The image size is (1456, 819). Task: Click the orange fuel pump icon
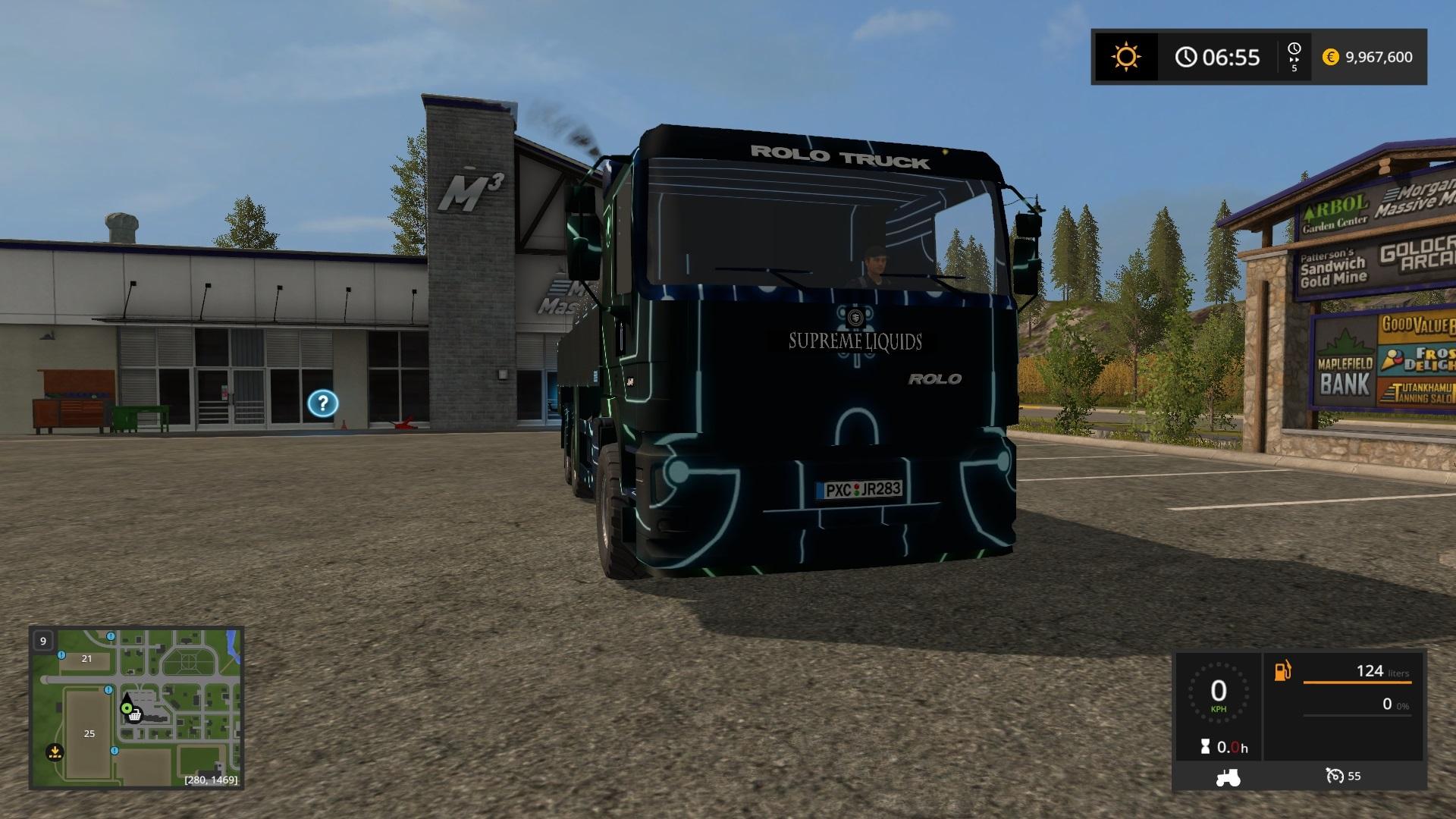click(x=1283, y=671)
